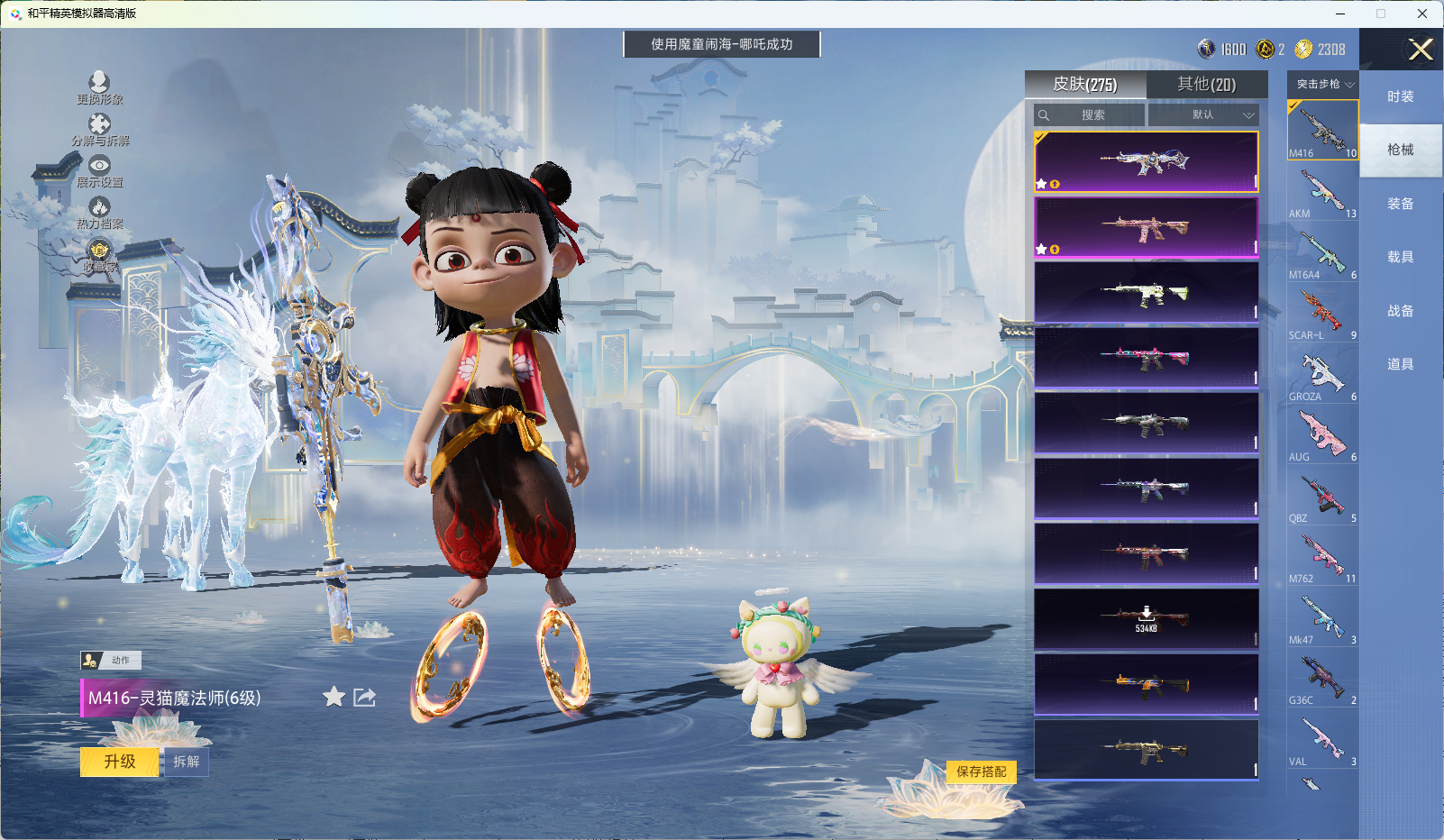Viewport: 1444px width, 840px height.
Task: Click the yellow 升级 upgrade button
Action: 120,762
